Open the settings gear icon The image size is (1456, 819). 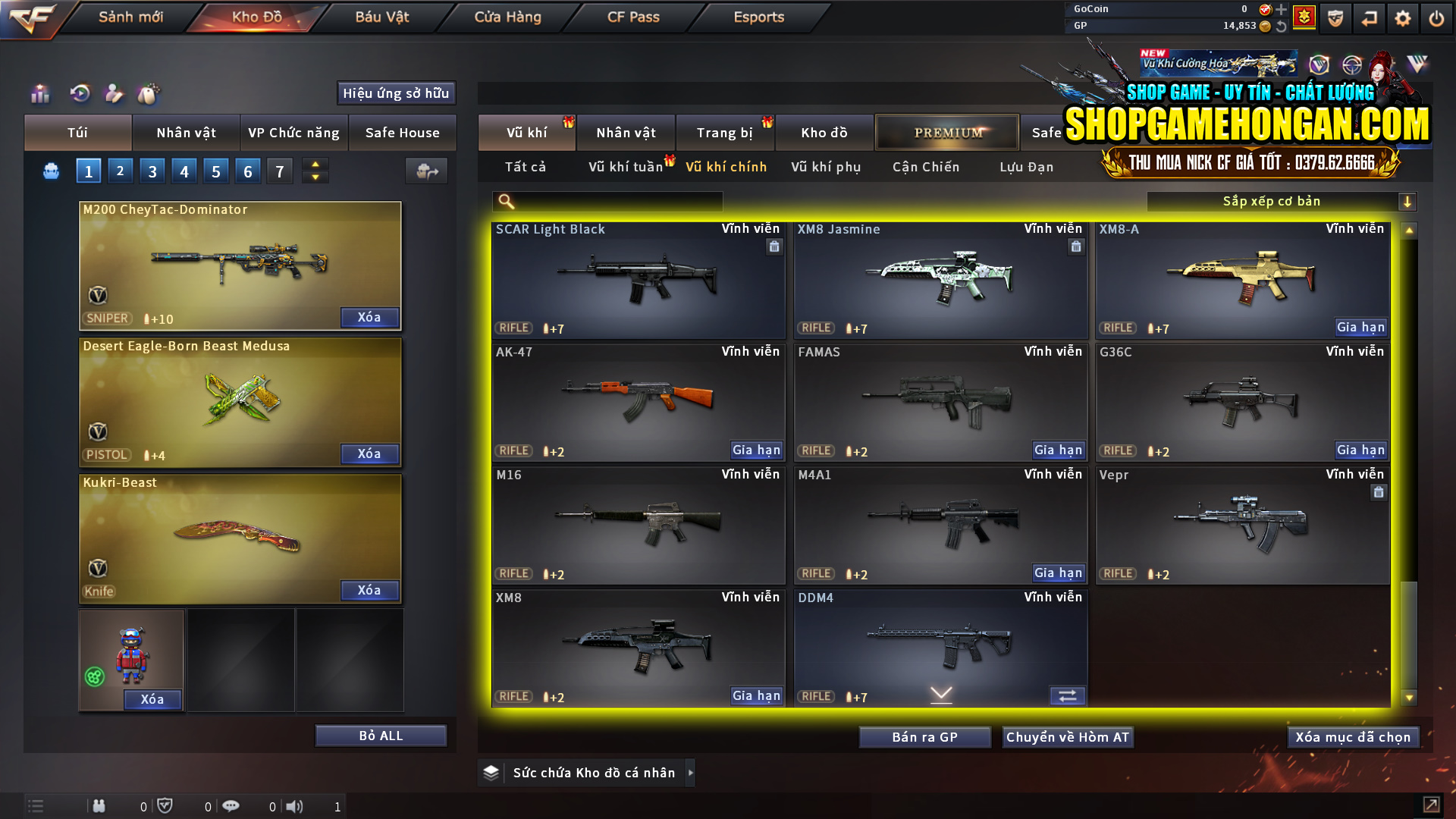click(x=1404, y=17)
